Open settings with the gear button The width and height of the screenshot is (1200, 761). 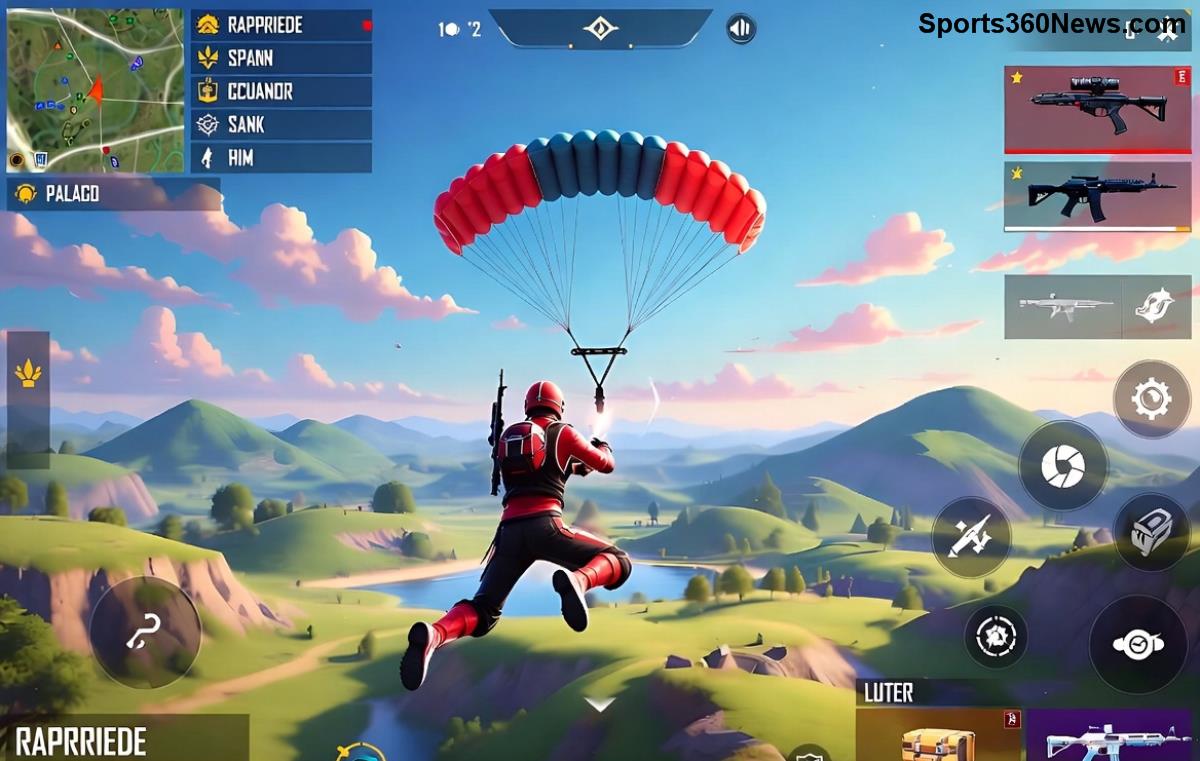tap(1152, 399)
